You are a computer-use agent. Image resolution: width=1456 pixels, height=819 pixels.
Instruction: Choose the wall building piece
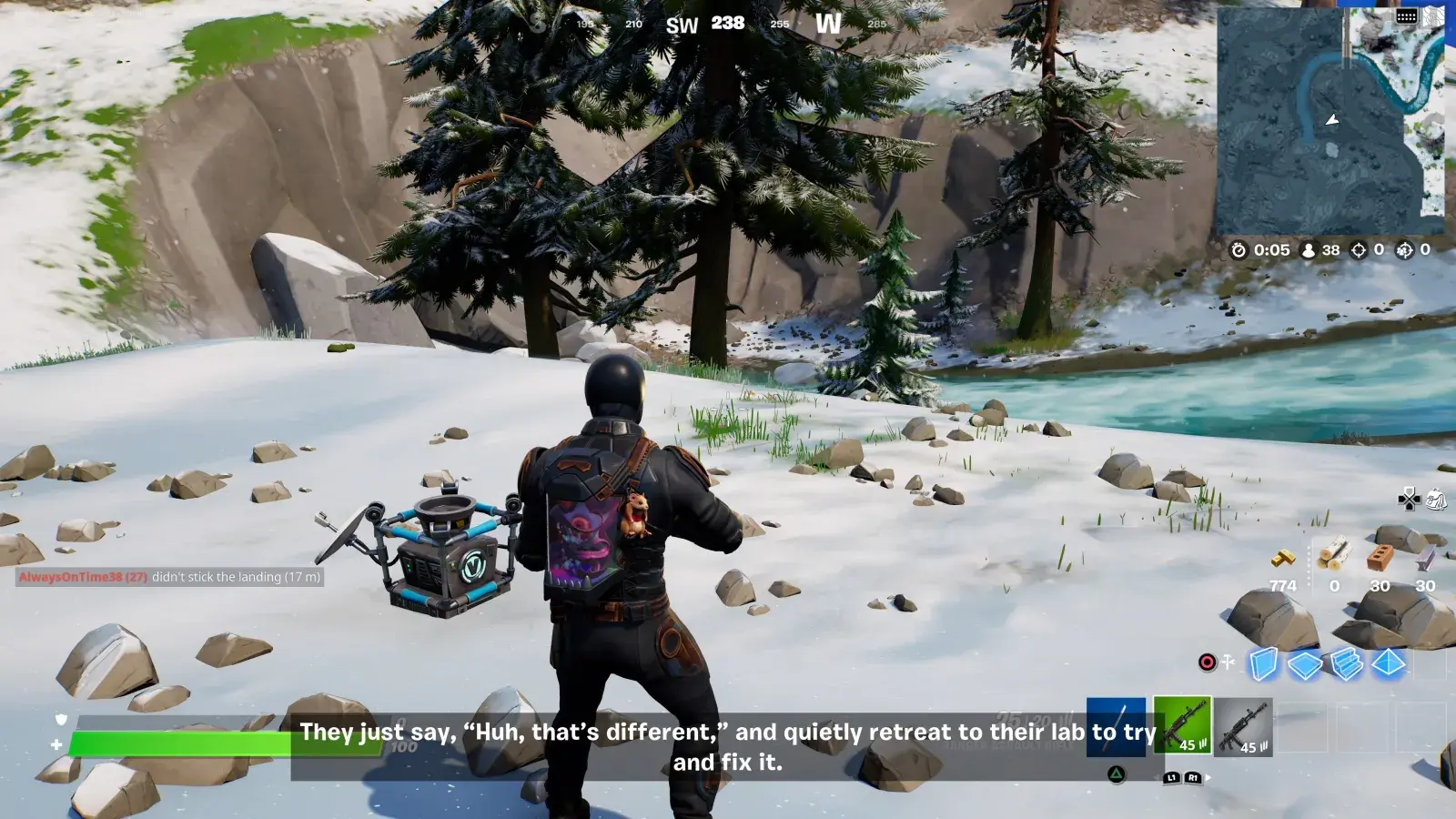[x=1263, y=663]
